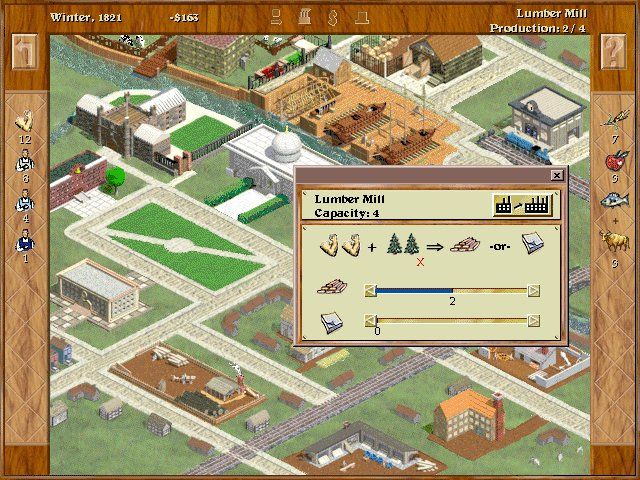
Task: Click the paper production slider bar
Action: [x=452, y=321]
